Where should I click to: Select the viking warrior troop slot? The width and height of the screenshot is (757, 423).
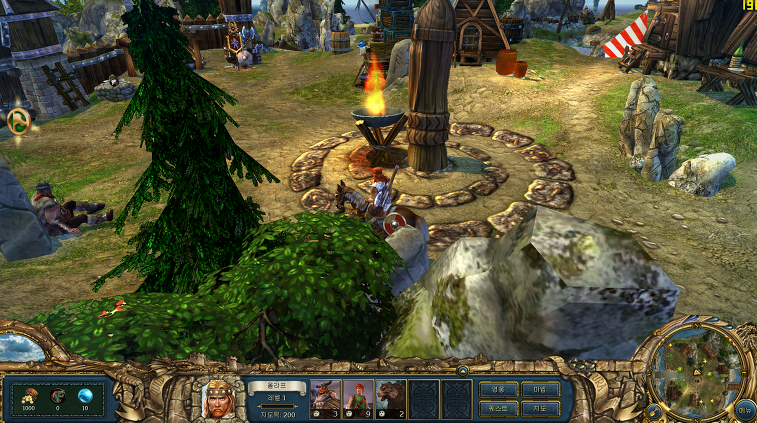pyautogui.click(x=326, y=398)
